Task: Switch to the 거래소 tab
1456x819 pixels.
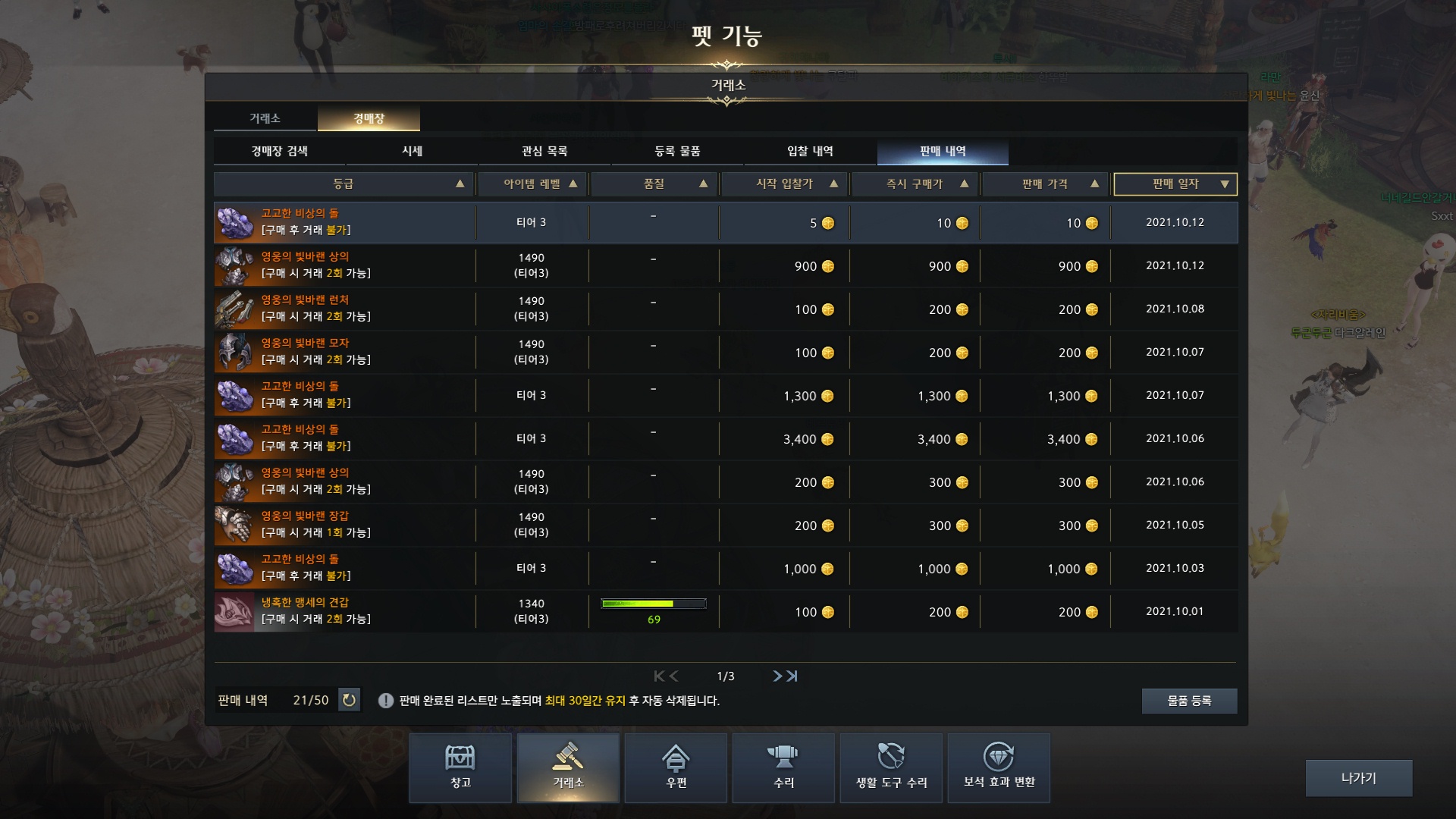Action: click(x=265, y=118)
